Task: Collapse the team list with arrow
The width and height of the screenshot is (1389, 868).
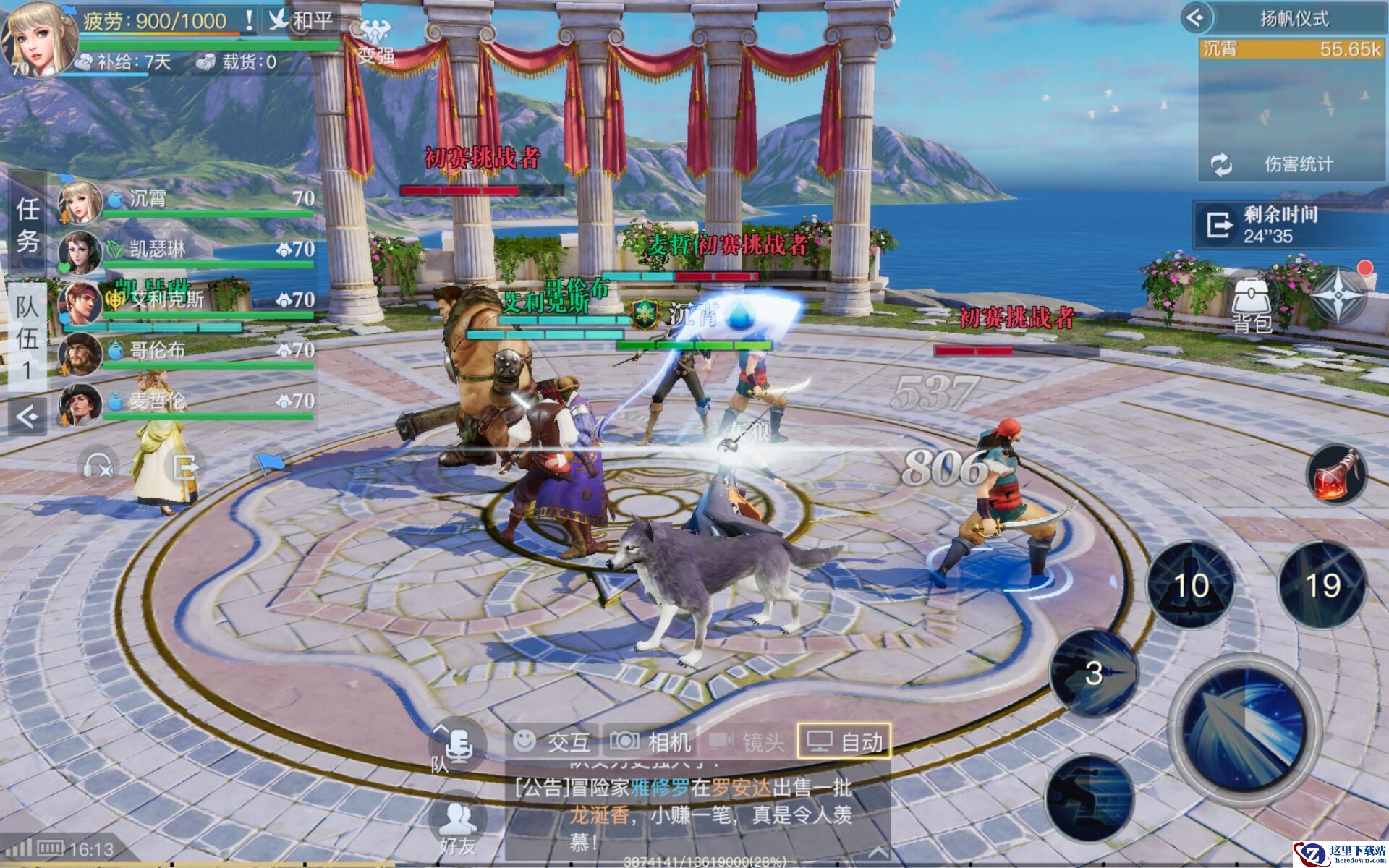Action: coord(27,417)
